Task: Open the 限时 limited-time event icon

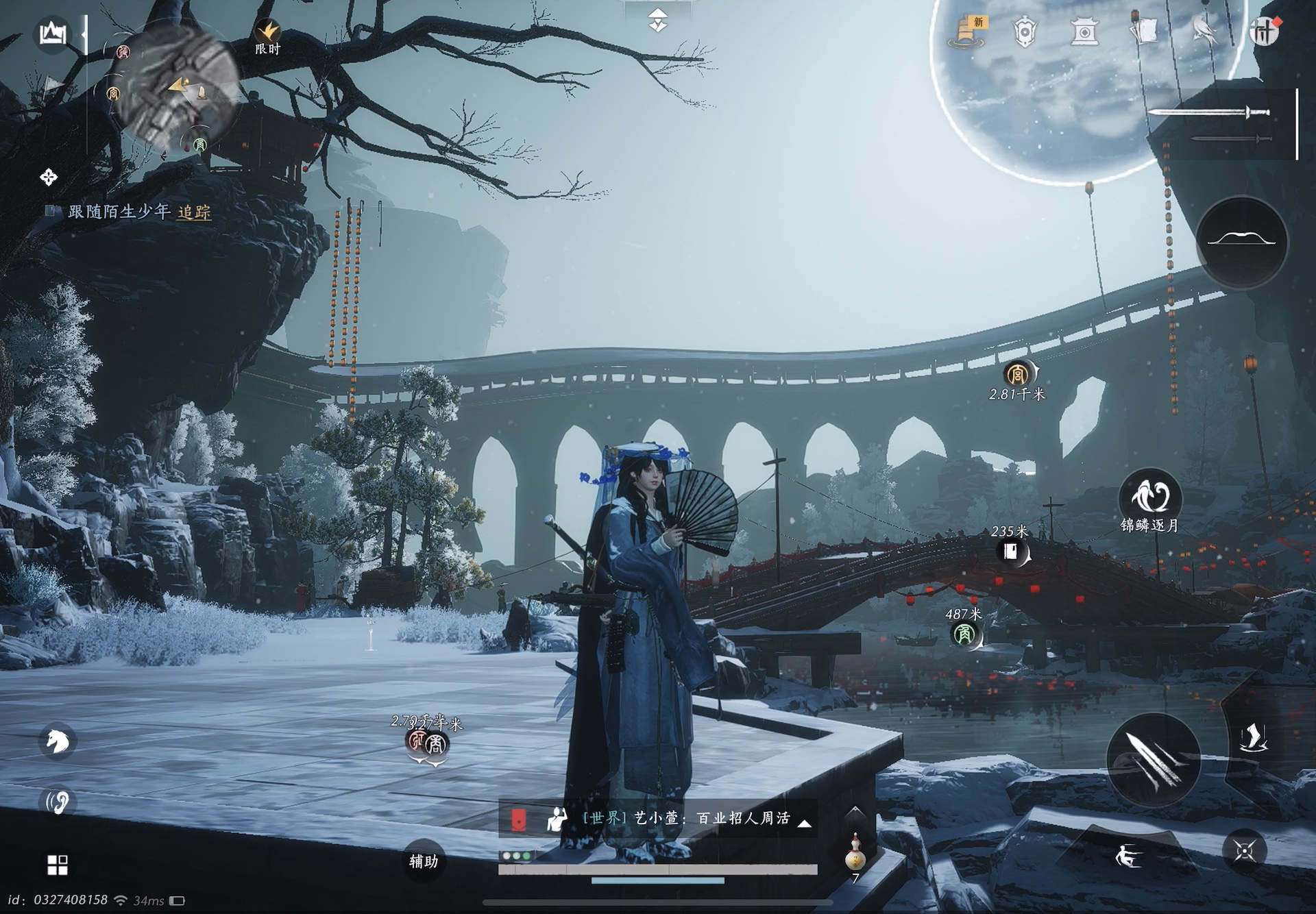Action: (267, 37)
